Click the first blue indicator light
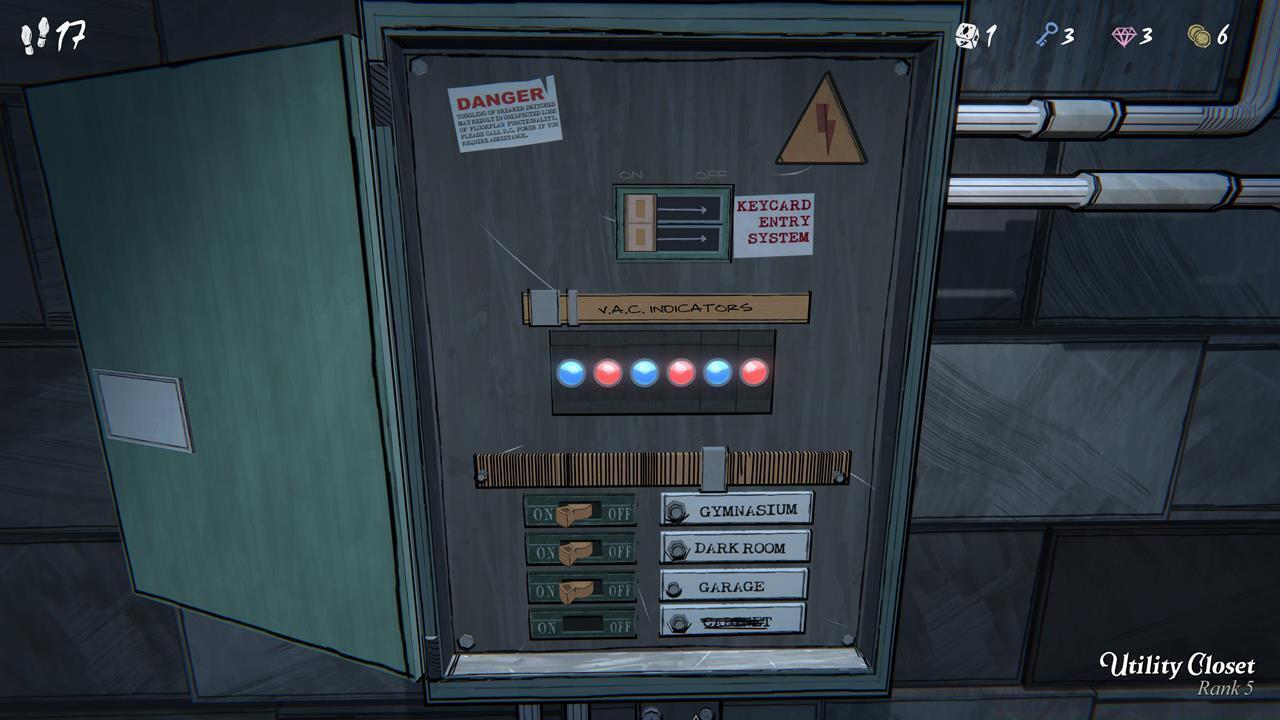The image size is (1280, 720). pos(572,374)
